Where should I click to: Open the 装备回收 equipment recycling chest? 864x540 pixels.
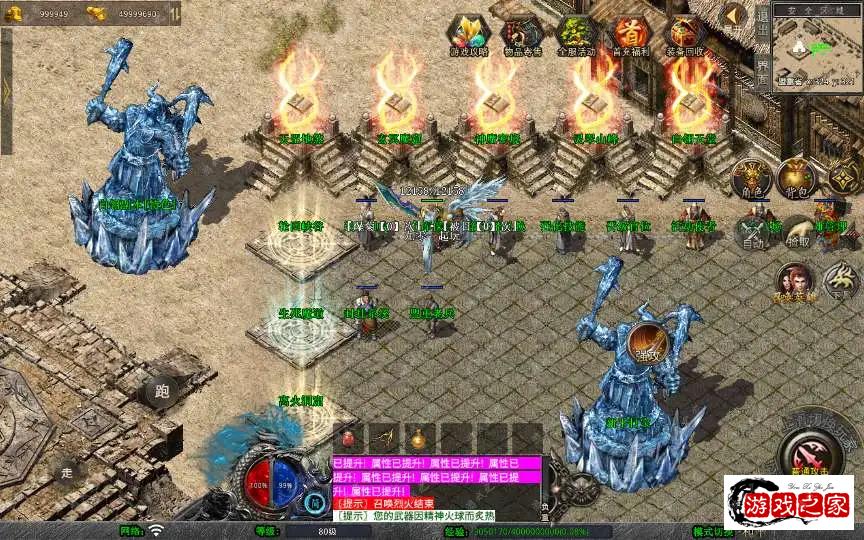click(684, 35)
